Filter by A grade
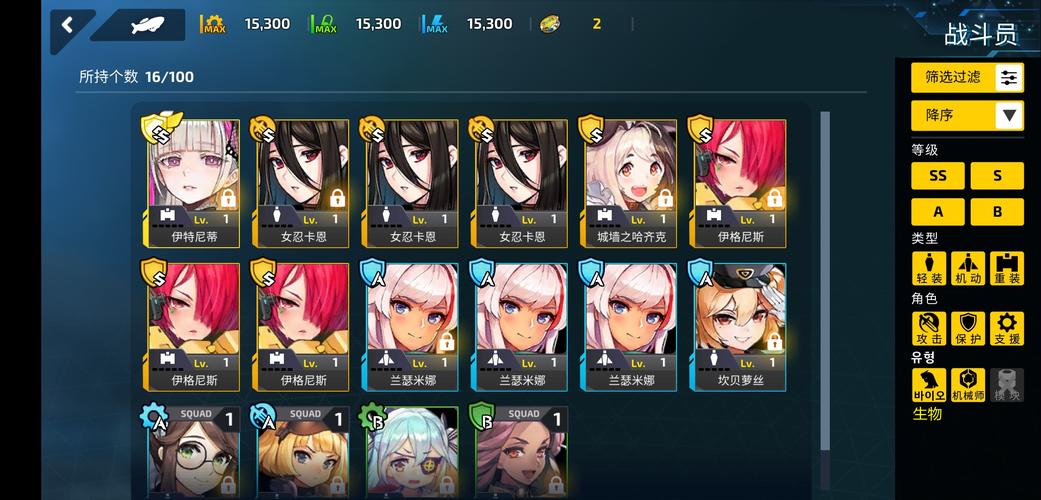The height and width of the screenshot is (500, 1041). 938,212
